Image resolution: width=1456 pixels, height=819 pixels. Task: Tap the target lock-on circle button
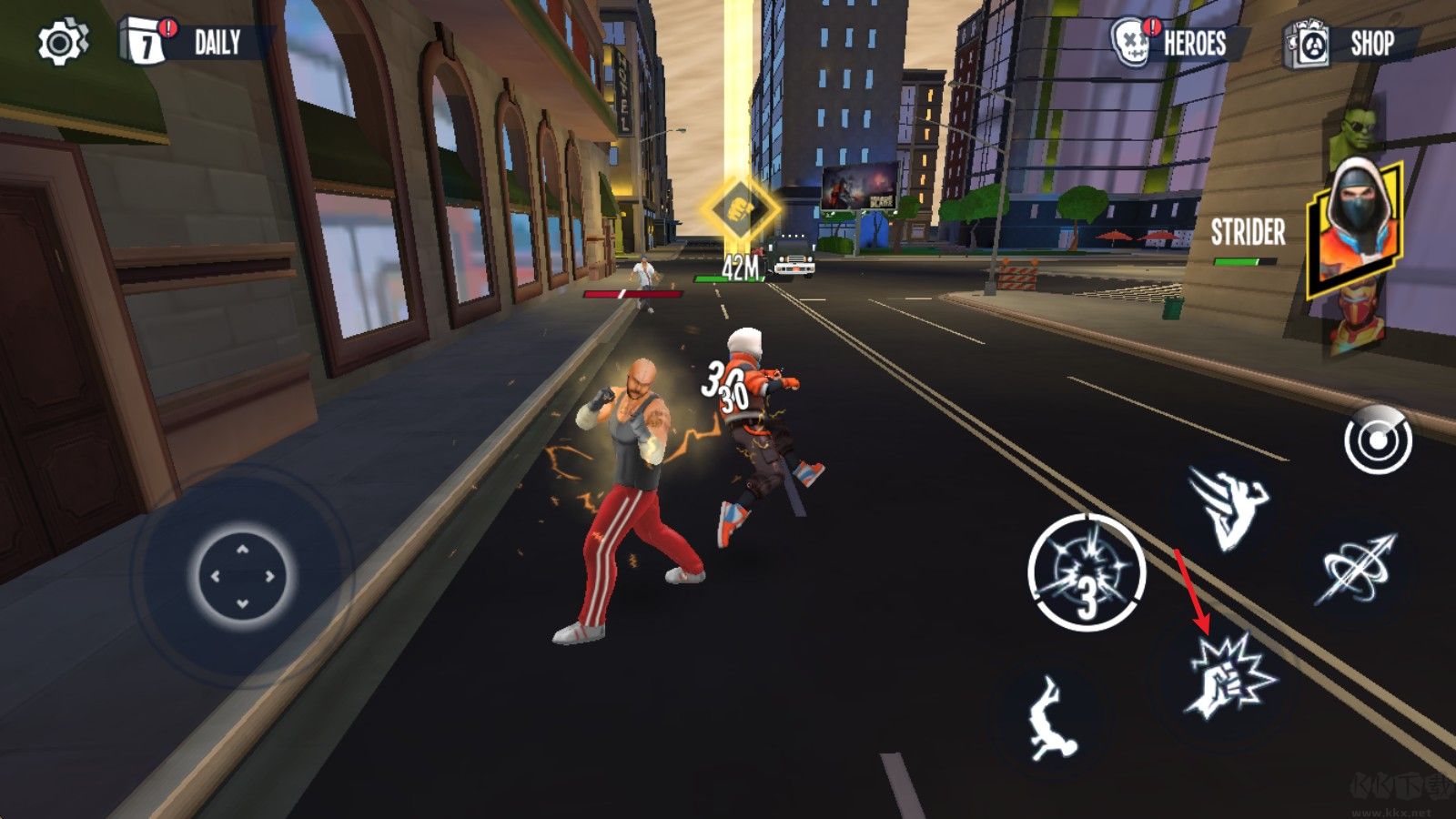(x=1378, y=441)
